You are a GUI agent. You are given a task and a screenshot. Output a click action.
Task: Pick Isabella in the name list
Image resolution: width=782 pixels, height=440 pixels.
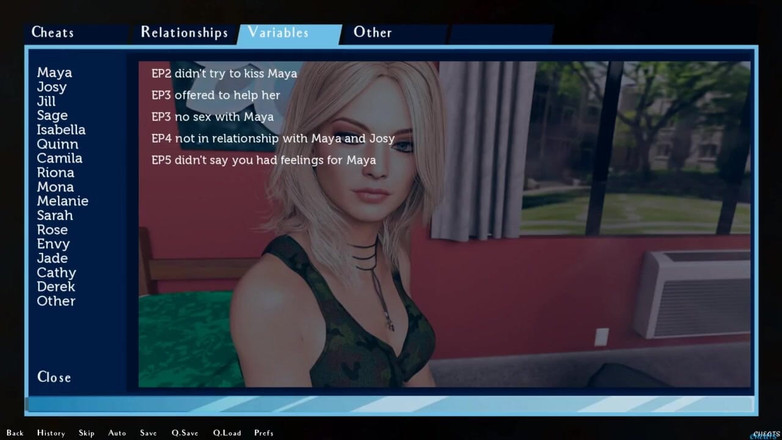(x=61, y=130)
